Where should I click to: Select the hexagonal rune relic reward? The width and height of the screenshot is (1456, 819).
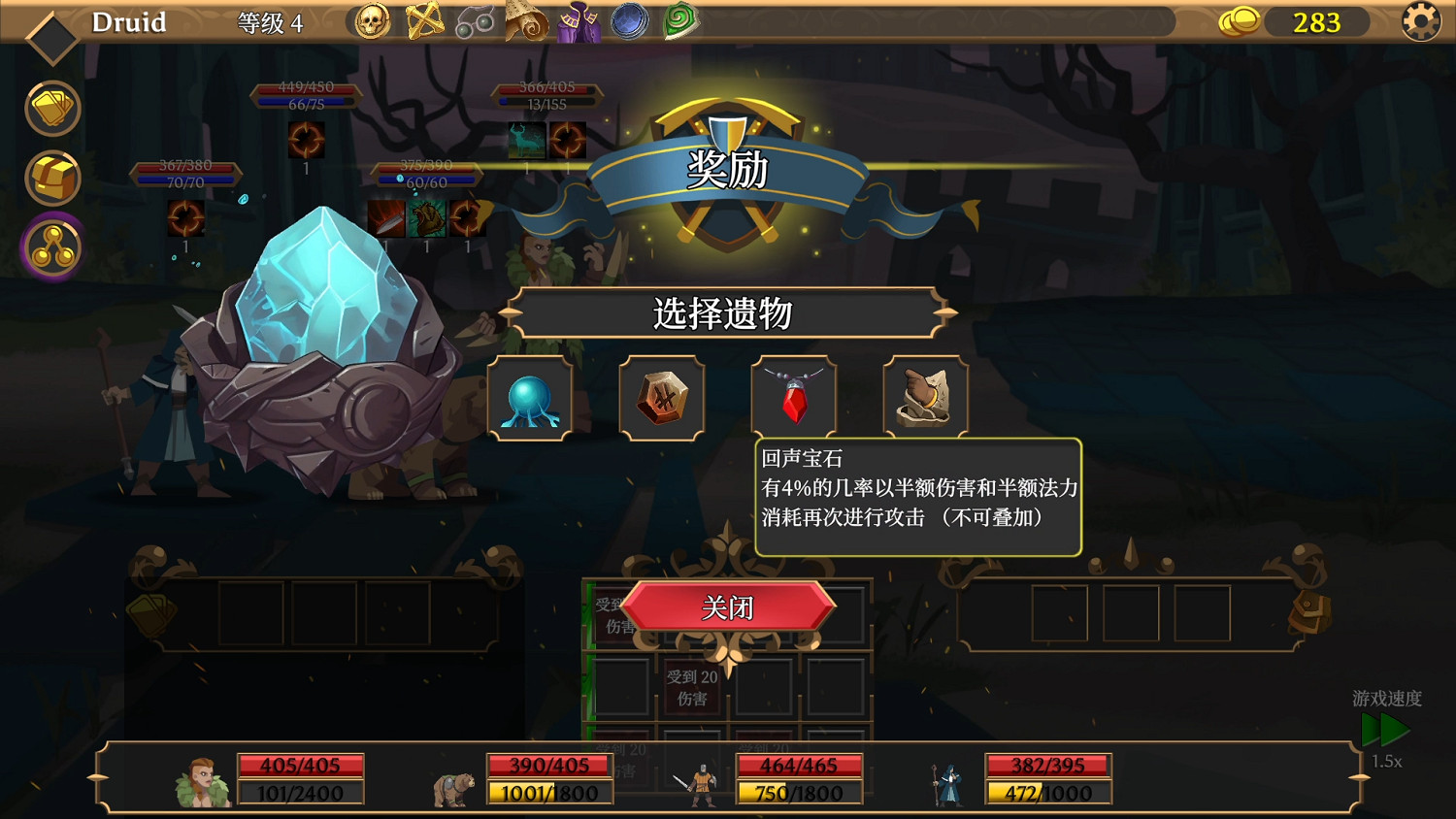click(661, 398)
